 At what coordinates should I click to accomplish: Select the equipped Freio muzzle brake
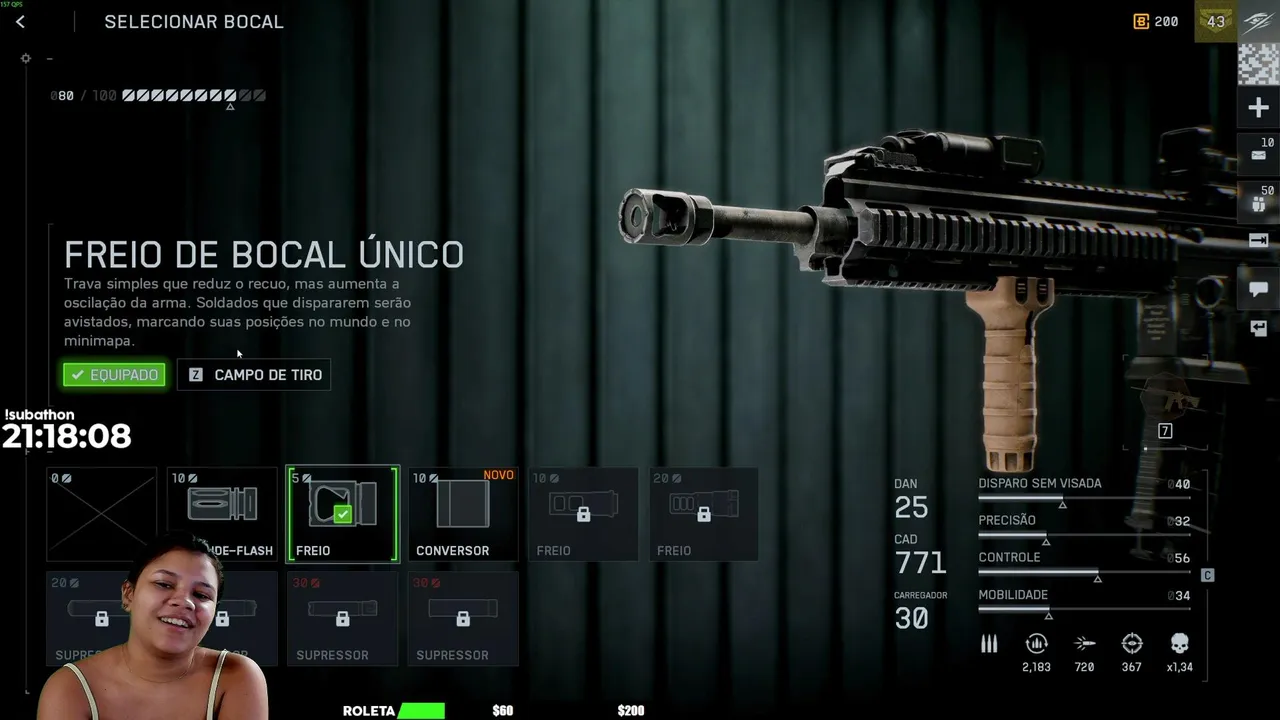[343, 514]
